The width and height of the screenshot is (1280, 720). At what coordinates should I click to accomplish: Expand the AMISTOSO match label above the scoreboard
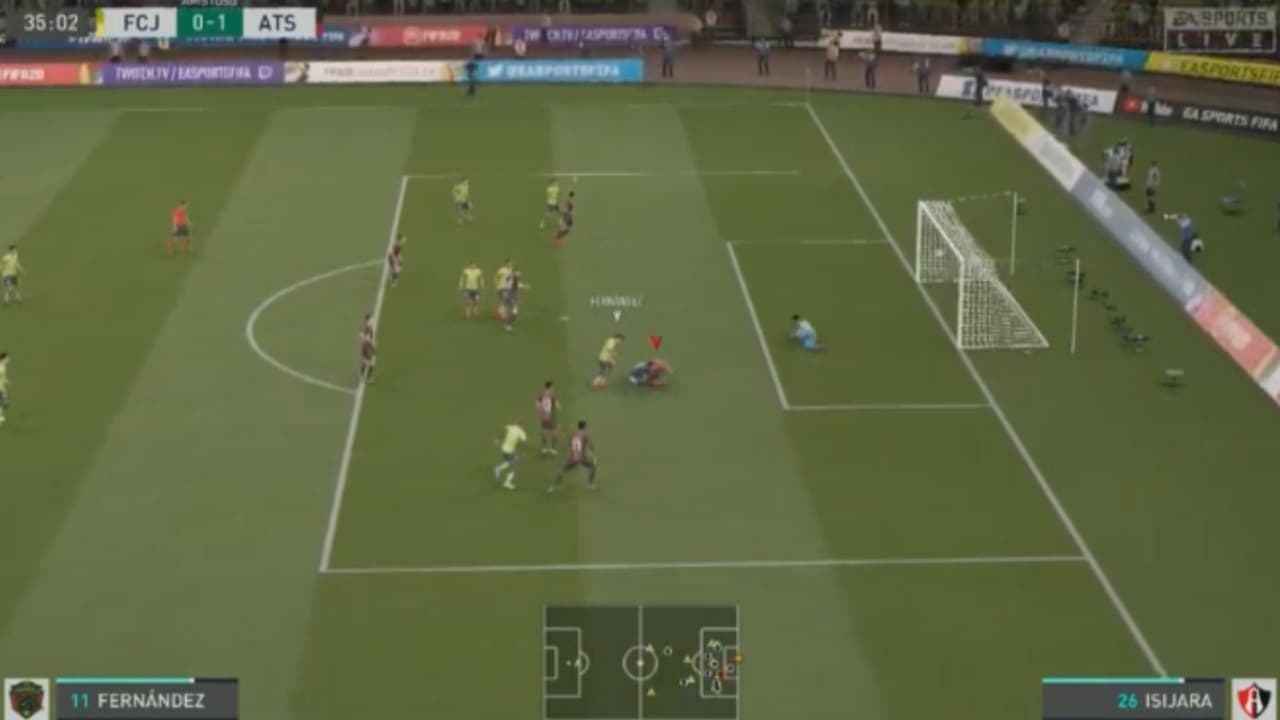click(x=210, y=3)
